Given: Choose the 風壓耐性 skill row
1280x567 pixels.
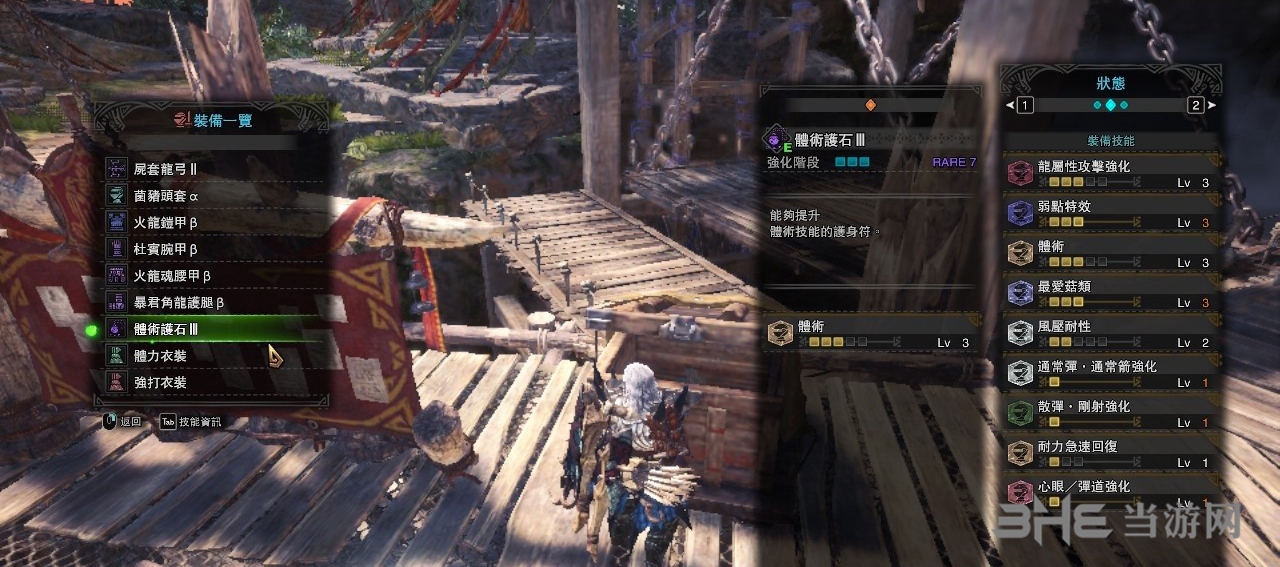Looking at the screenshot, I should tap(1112, 334).
